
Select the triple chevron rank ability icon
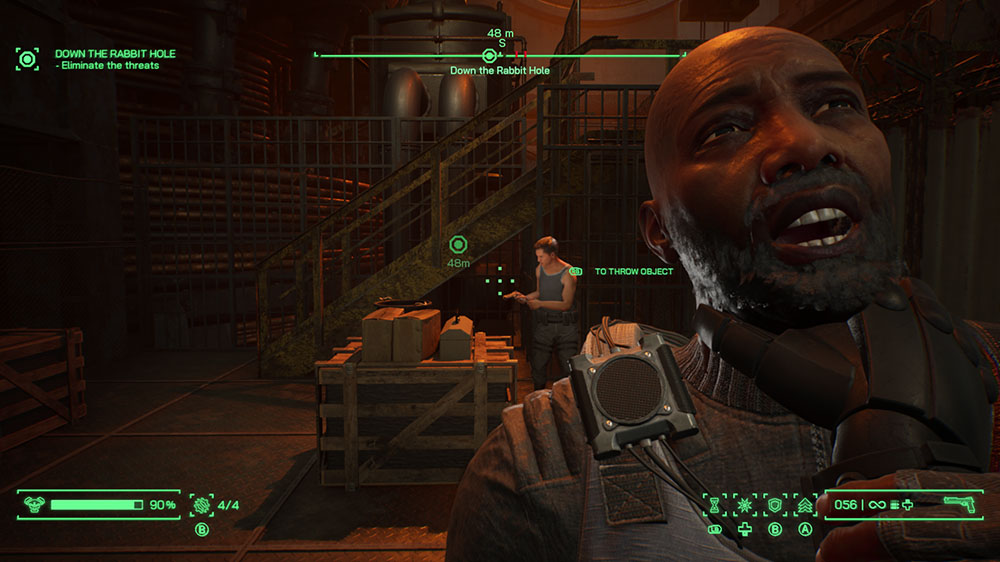[804, 505]
